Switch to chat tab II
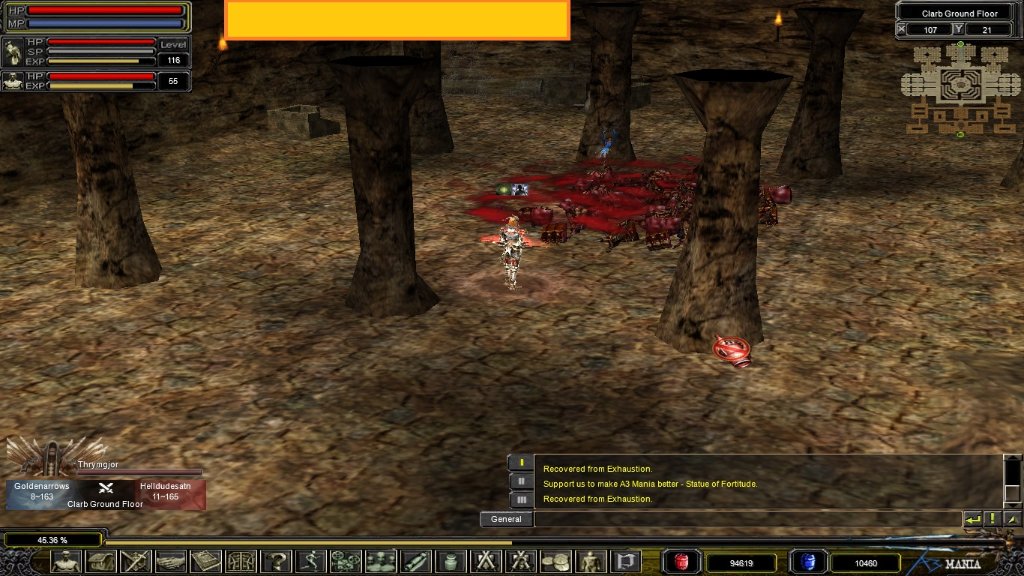The width and height of the screenshot is (1024, 576). tap(521, 481)
